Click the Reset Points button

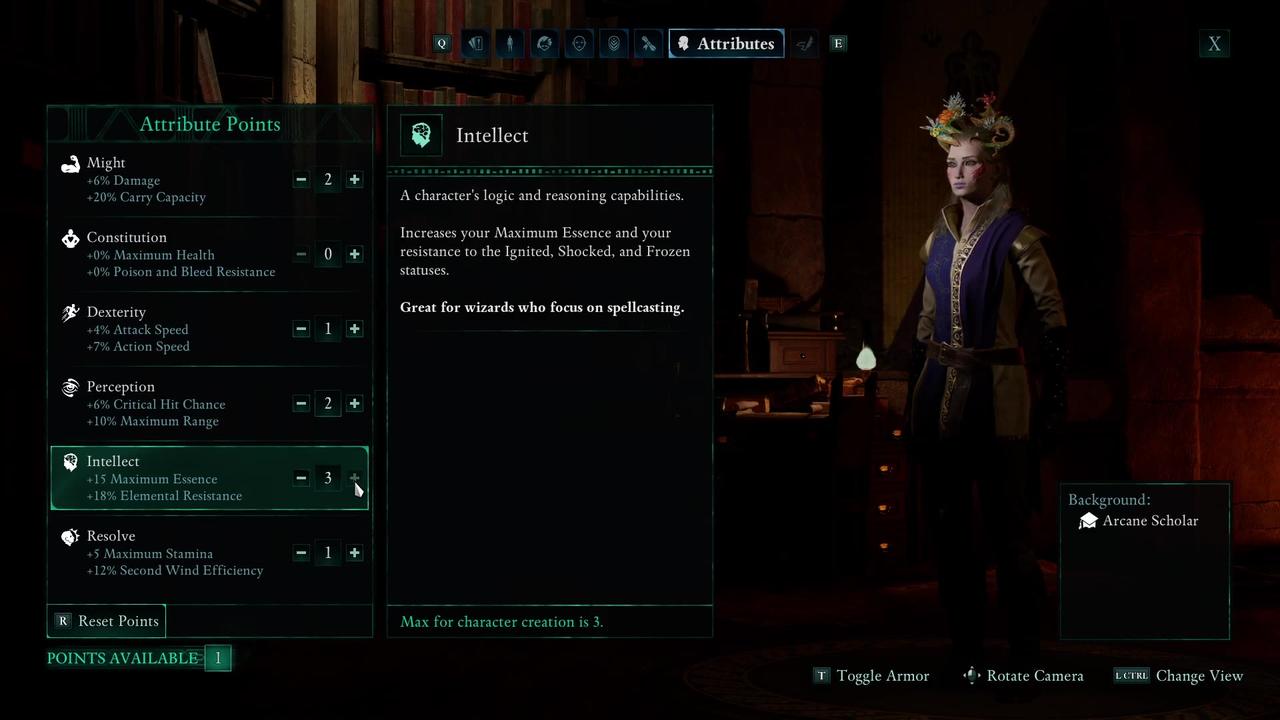pos(107,621)
